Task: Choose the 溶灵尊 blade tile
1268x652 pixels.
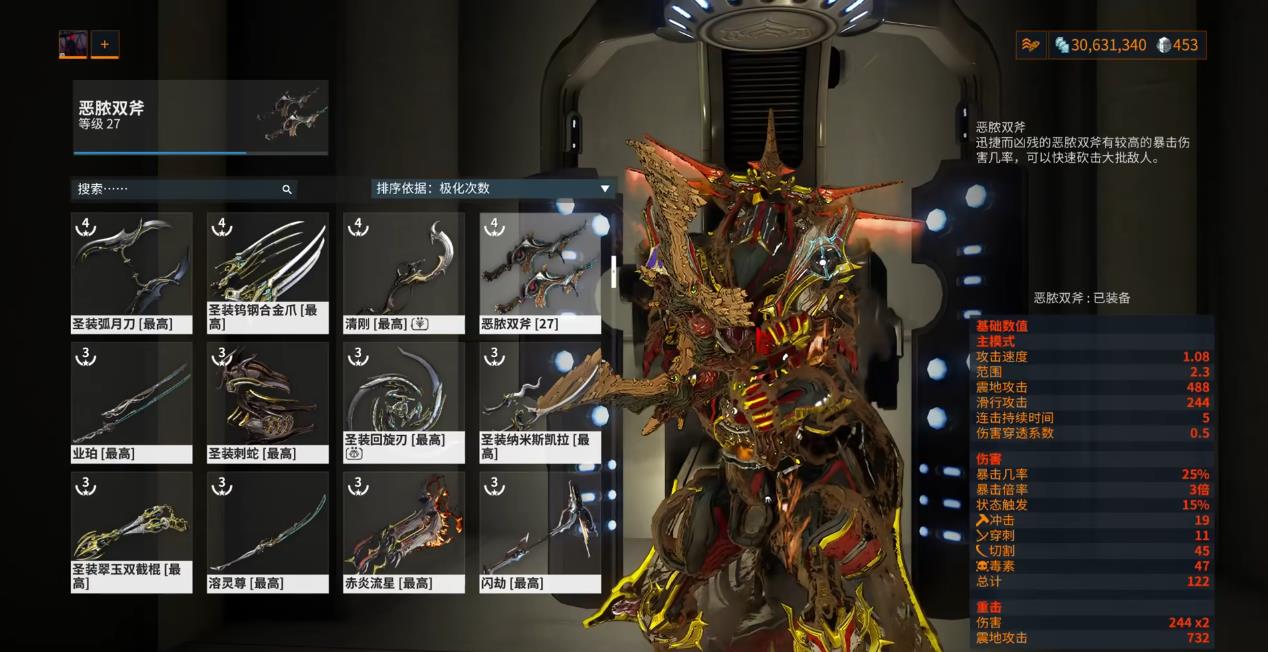Action: point(267,532)
